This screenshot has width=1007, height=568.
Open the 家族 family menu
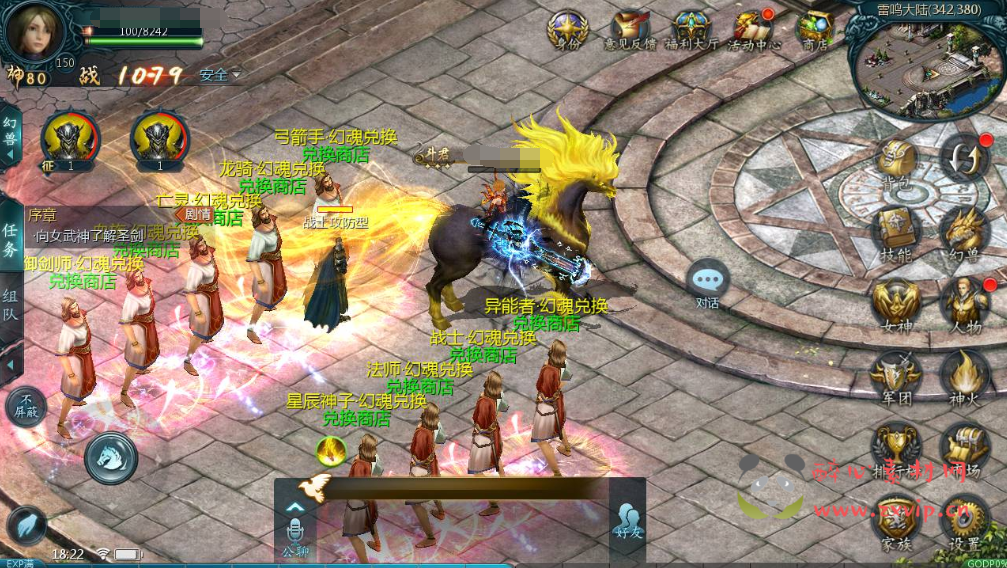tap(896, 520)
